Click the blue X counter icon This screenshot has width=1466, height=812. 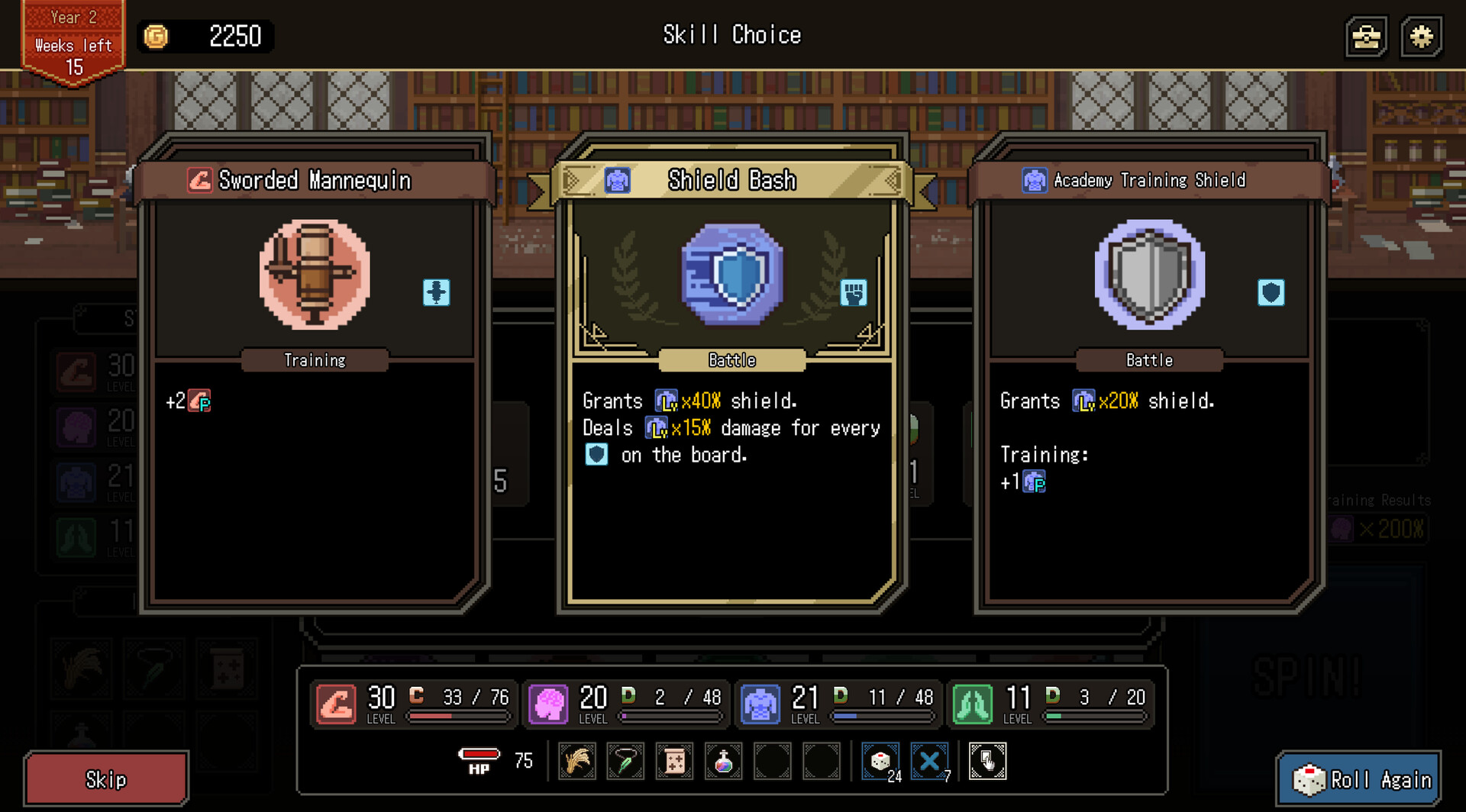point(929,761)
